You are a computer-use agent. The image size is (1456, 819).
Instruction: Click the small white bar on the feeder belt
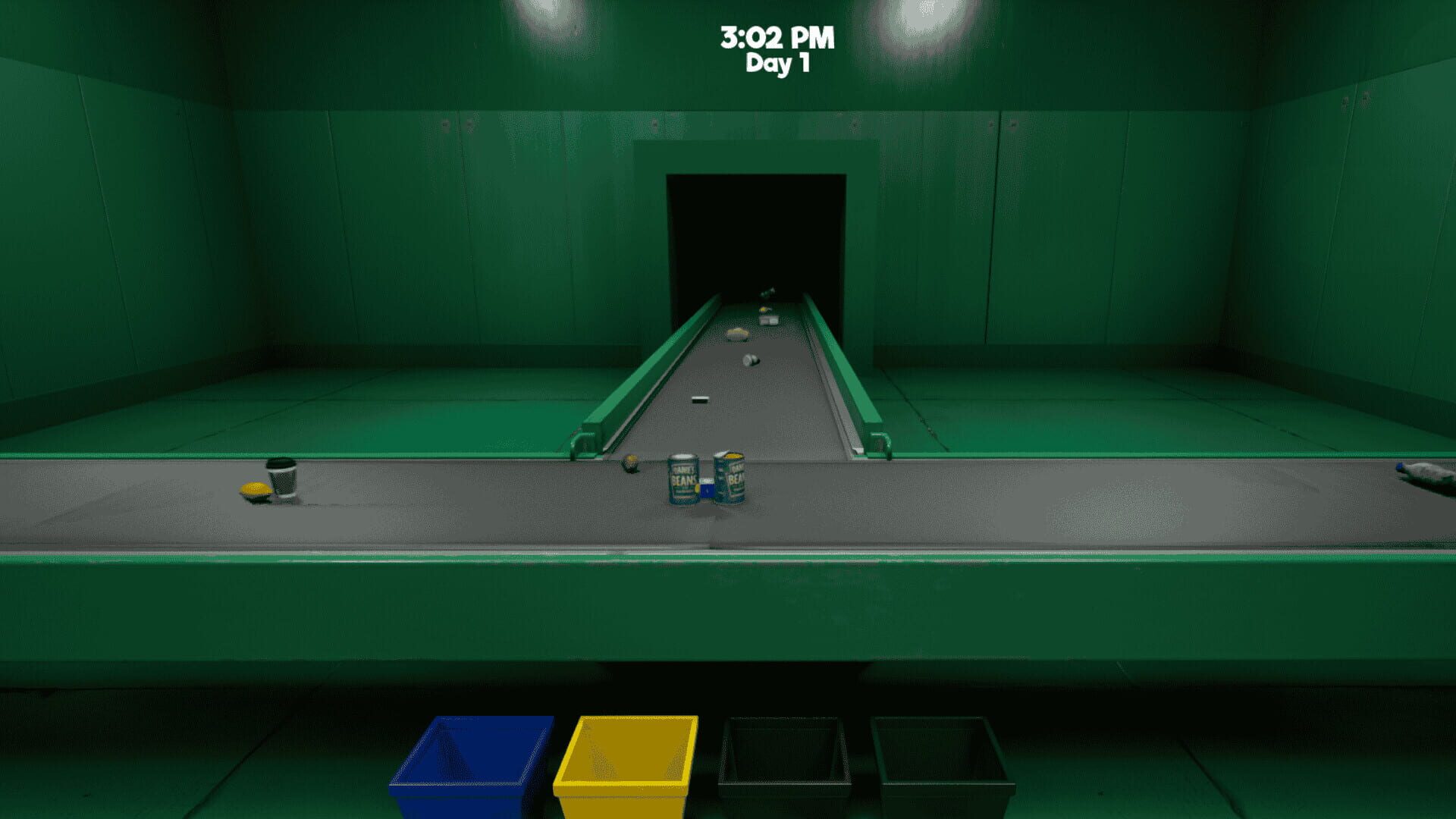coord(701,400)
